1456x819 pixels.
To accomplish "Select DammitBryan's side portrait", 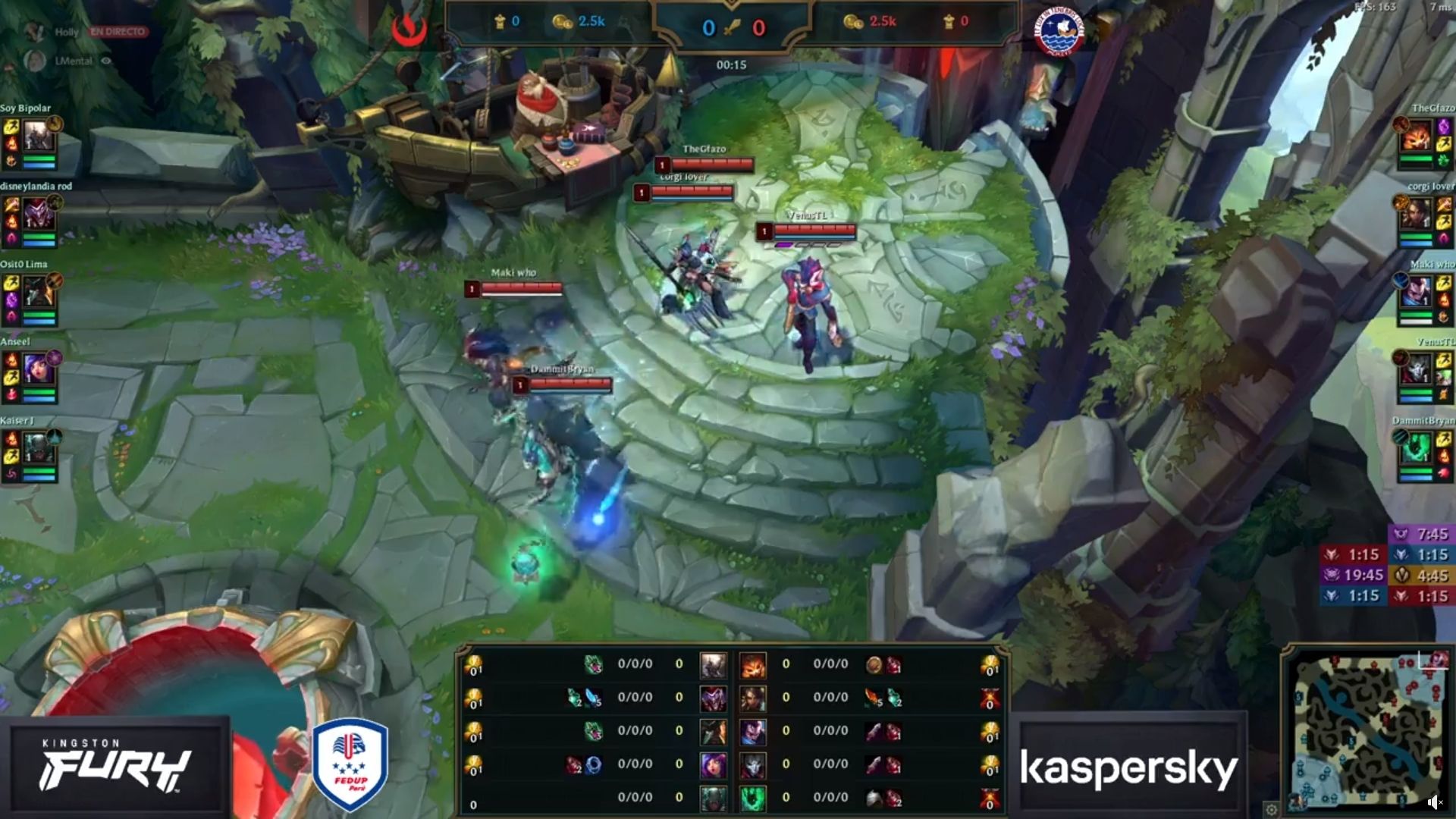I will 1416,448.
